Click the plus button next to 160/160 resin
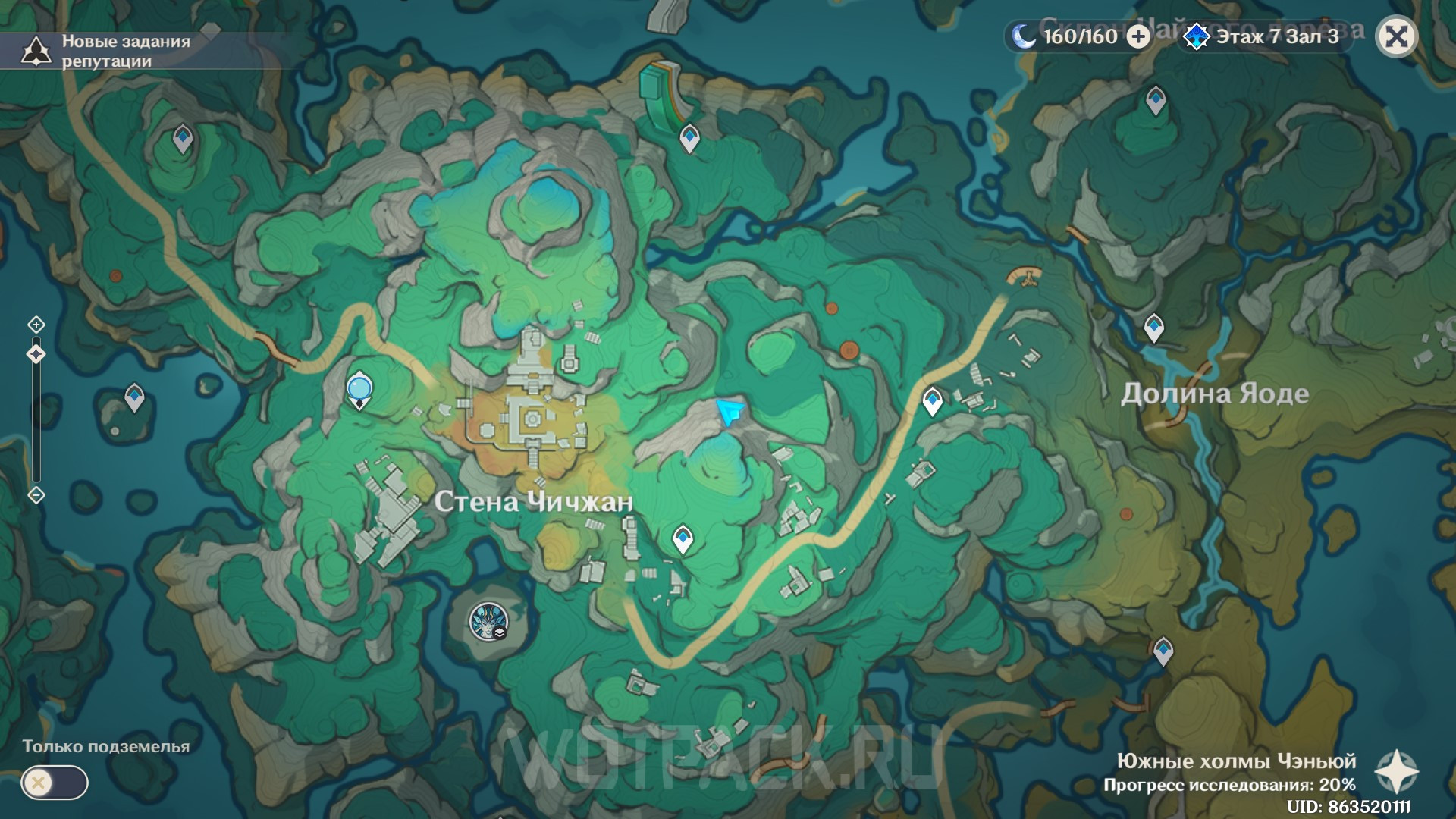 tap(1138, 36)
